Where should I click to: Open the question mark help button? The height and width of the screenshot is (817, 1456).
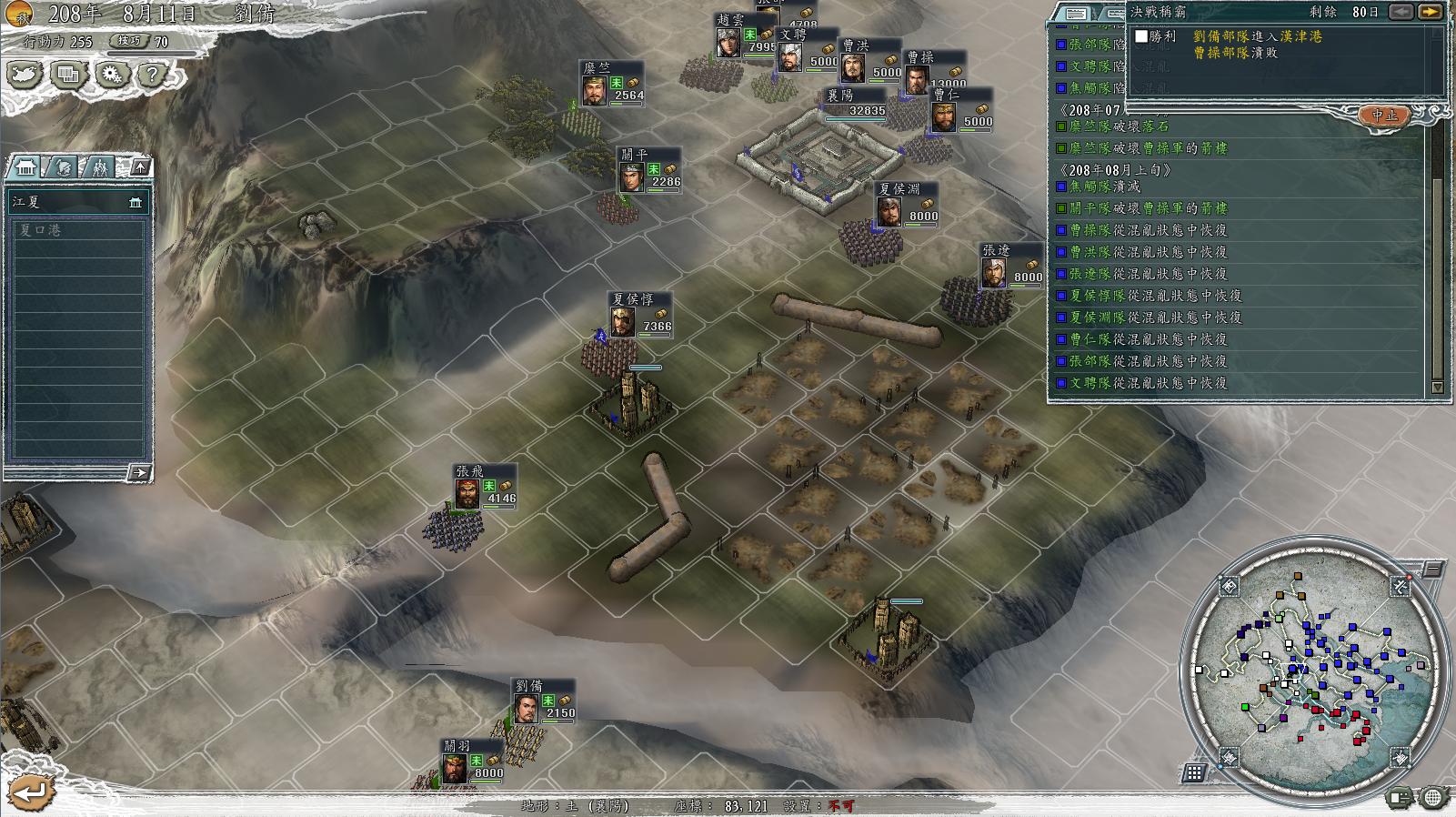coord(153,75)
